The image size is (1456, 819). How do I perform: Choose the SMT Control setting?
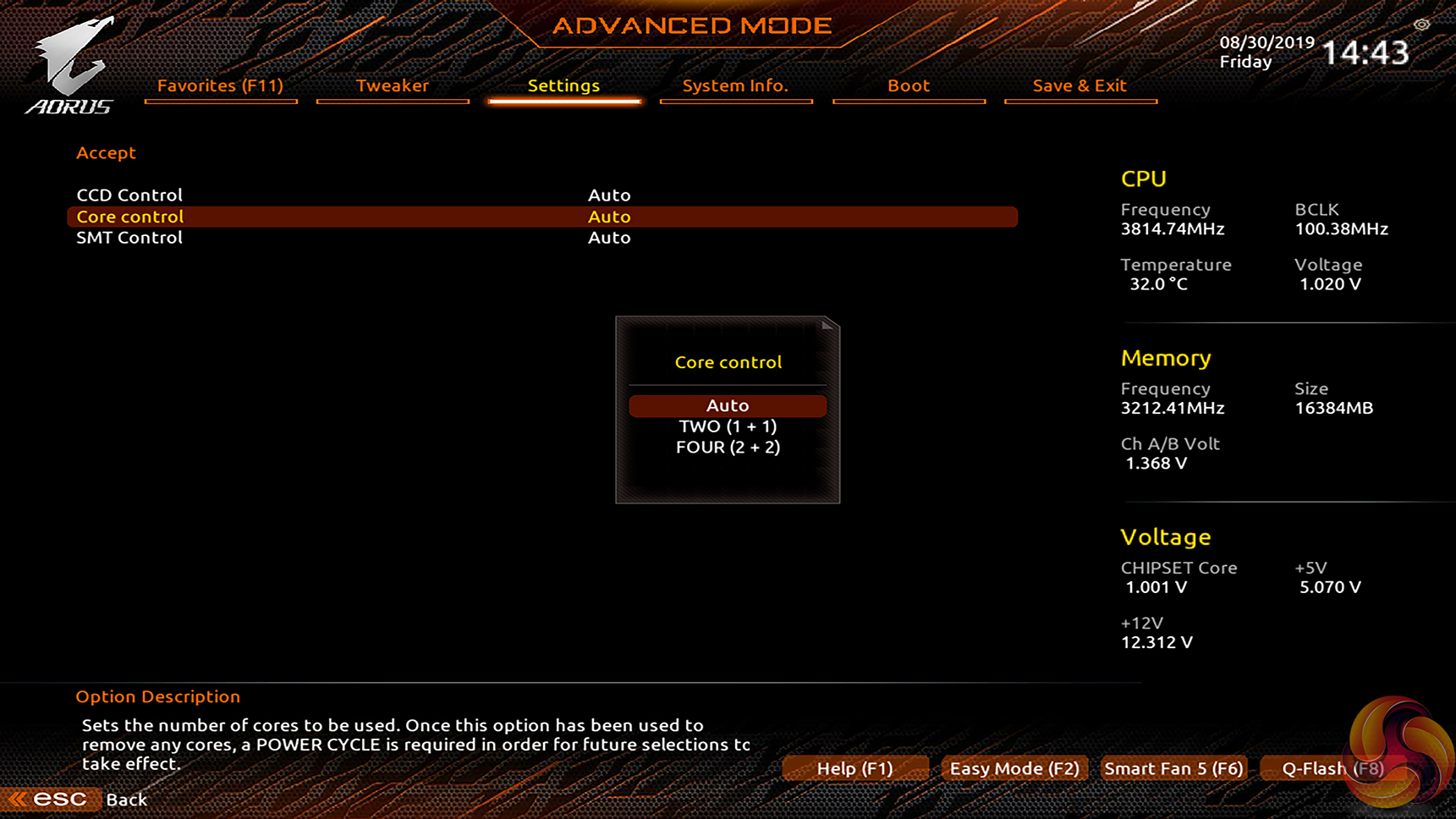129,238
